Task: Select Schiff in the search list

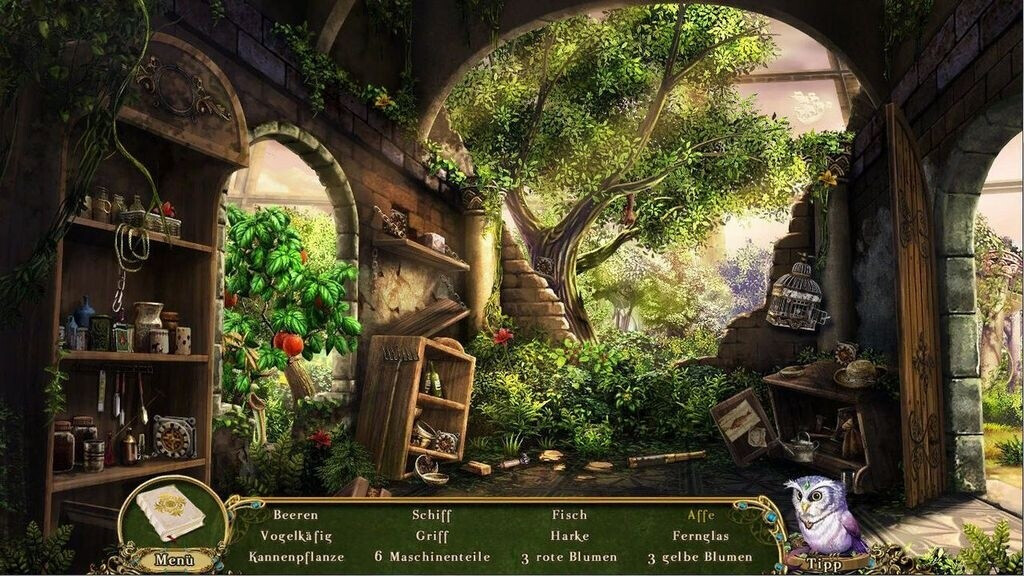Action: (432, 516)
